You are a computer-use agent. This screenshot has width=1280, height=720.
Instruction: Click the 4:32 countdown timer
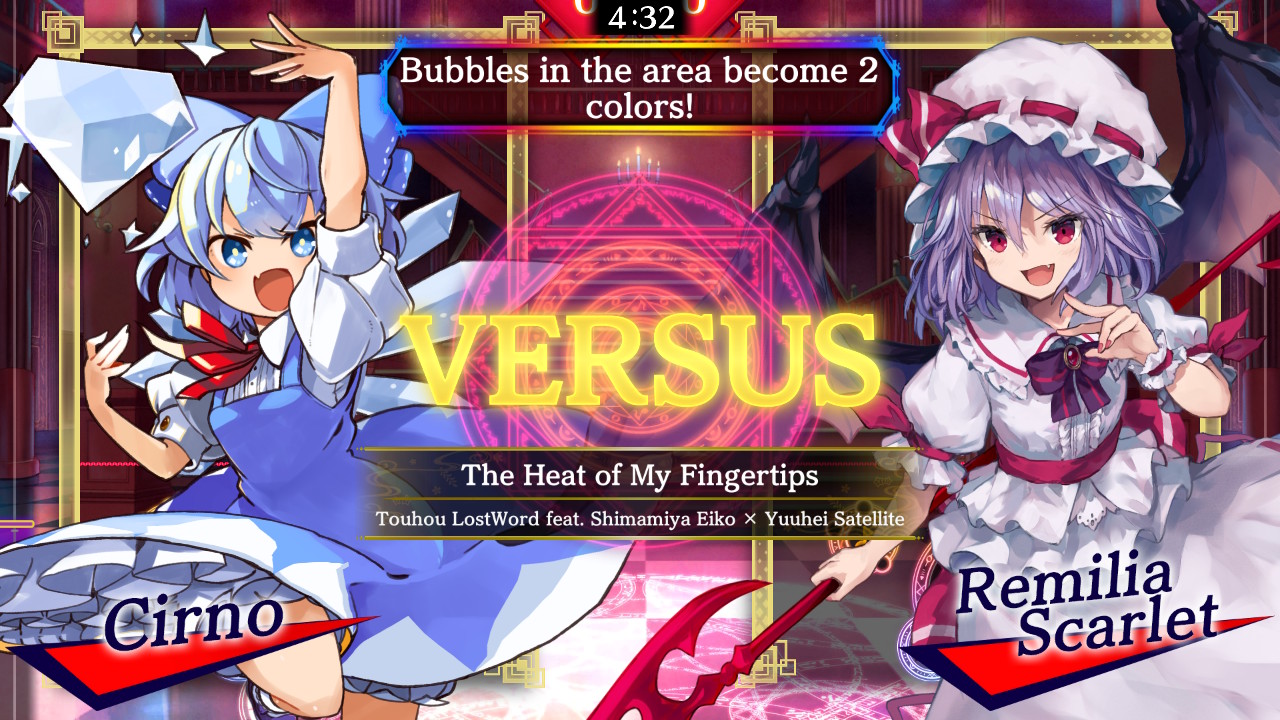tap(640, 15)
